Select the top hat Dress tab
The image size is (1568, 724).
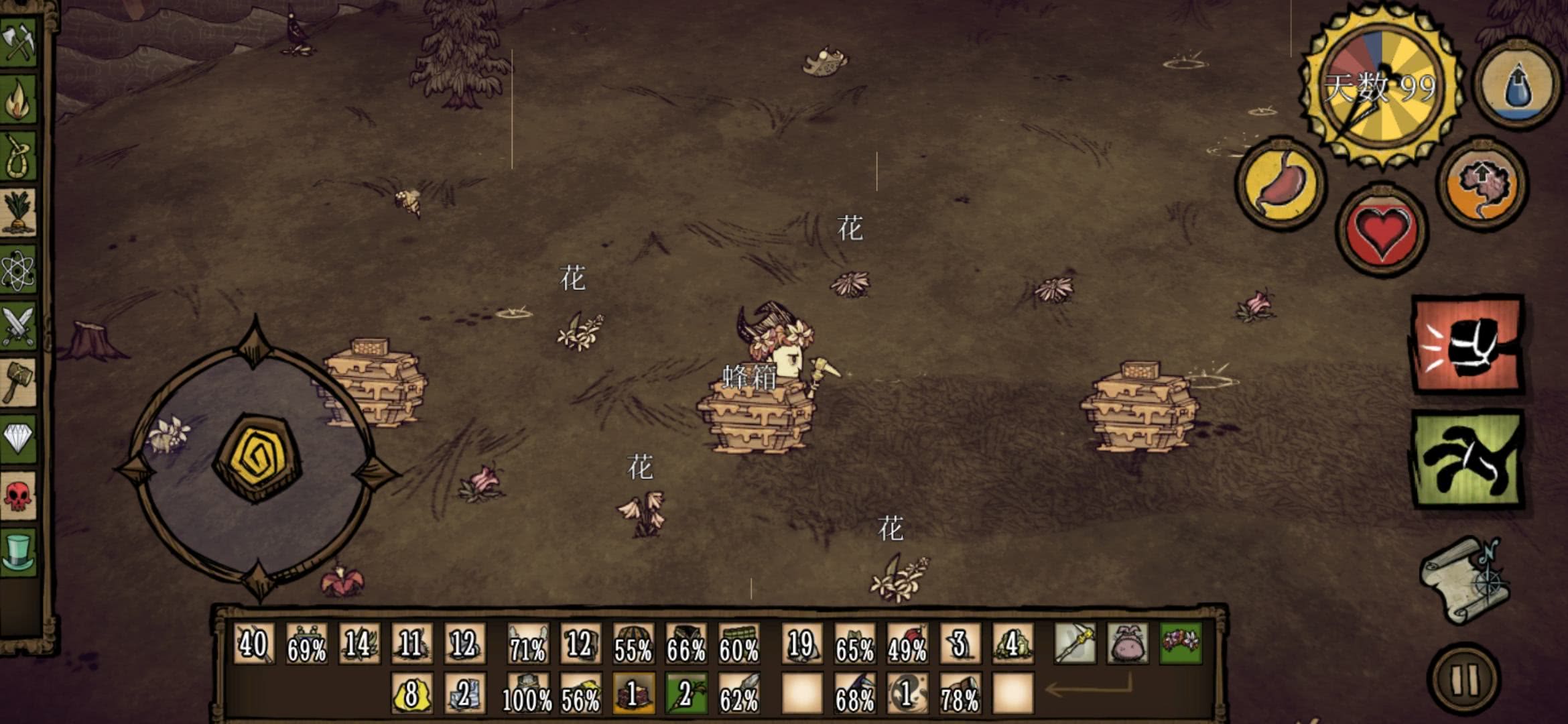coord(19,552)
